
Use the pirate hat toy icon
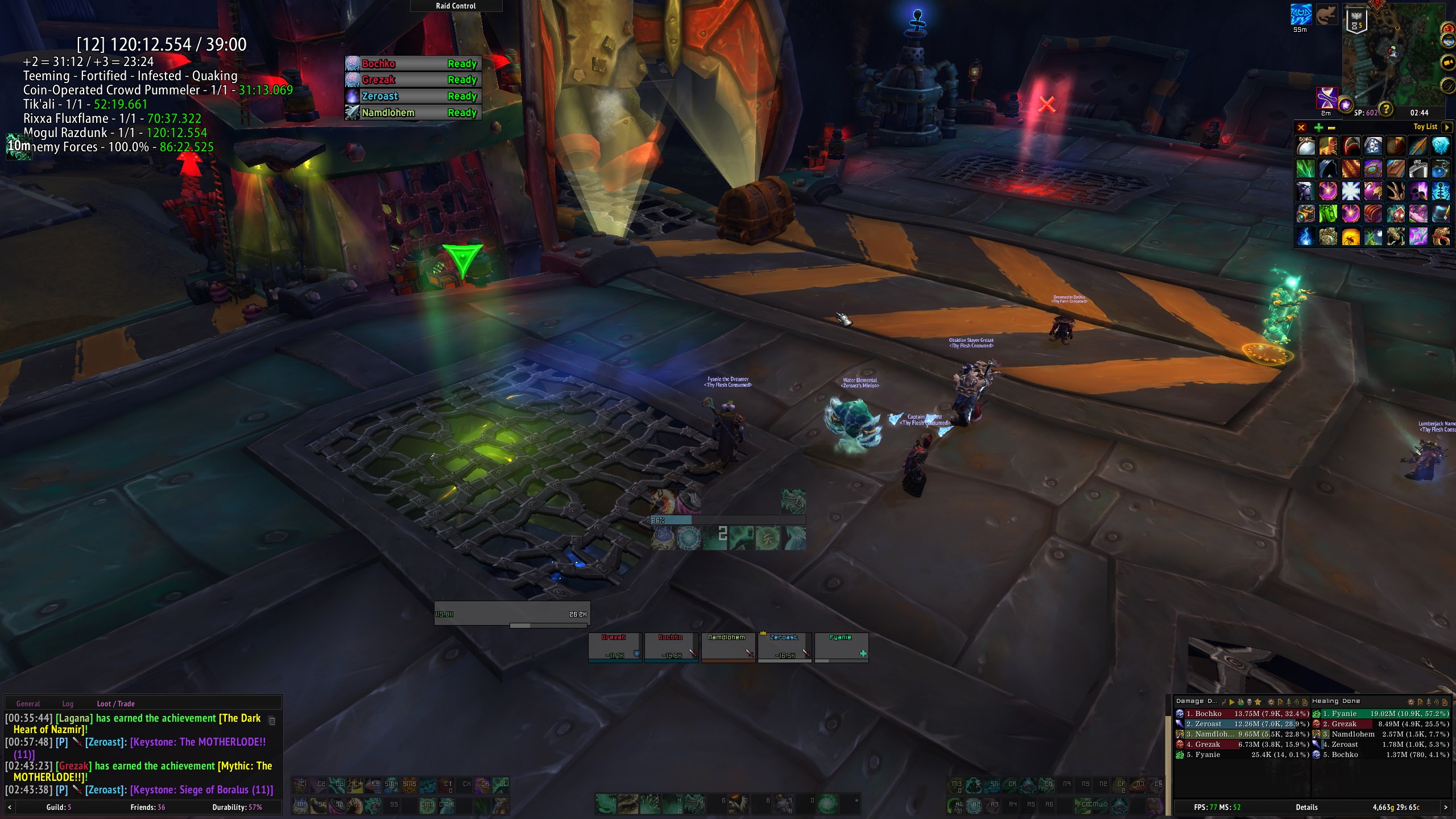tap(1373, 146)
